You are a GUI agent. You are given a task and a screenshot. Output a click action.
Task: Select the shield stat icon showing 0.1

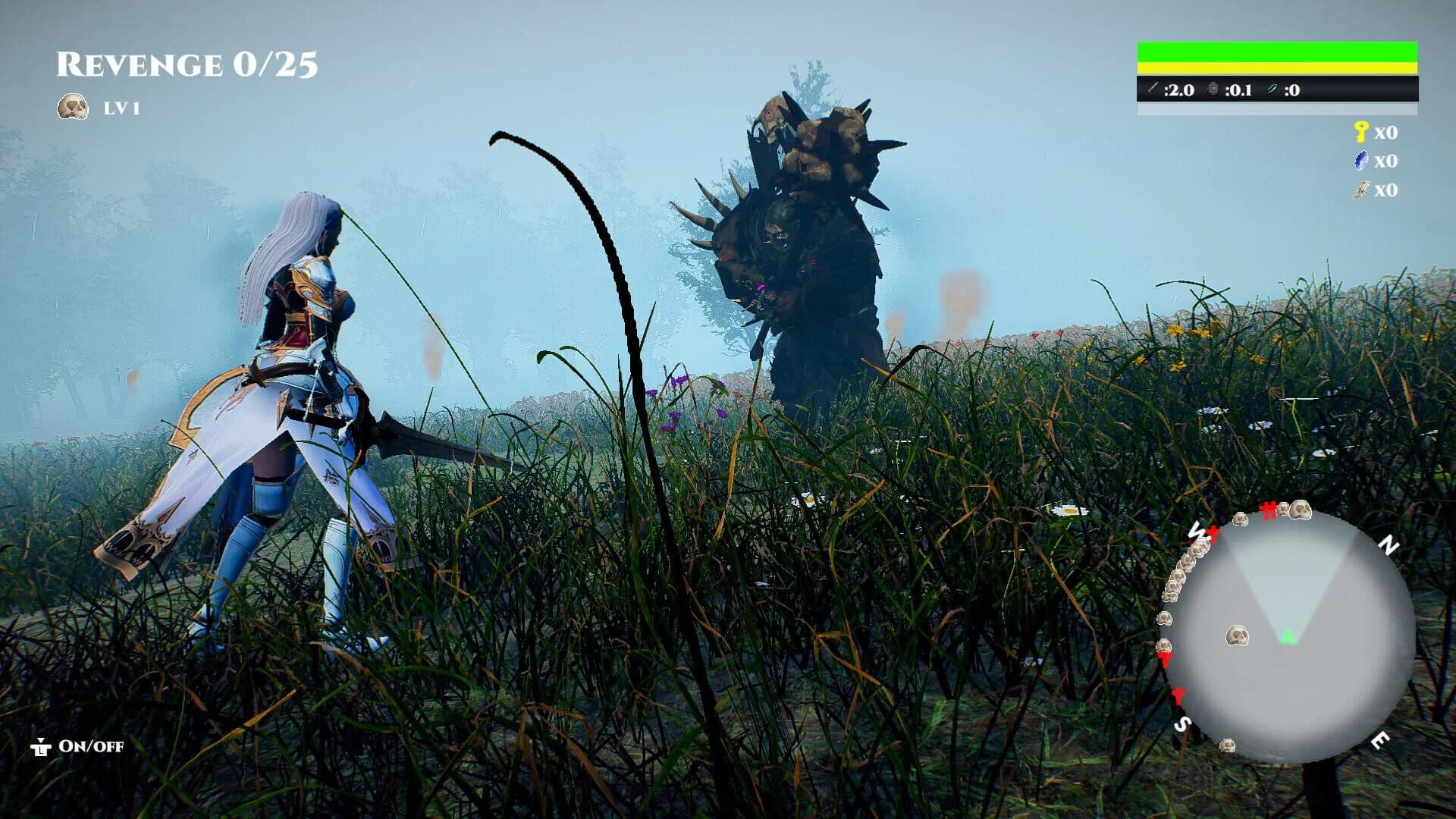click(1213, 89)
